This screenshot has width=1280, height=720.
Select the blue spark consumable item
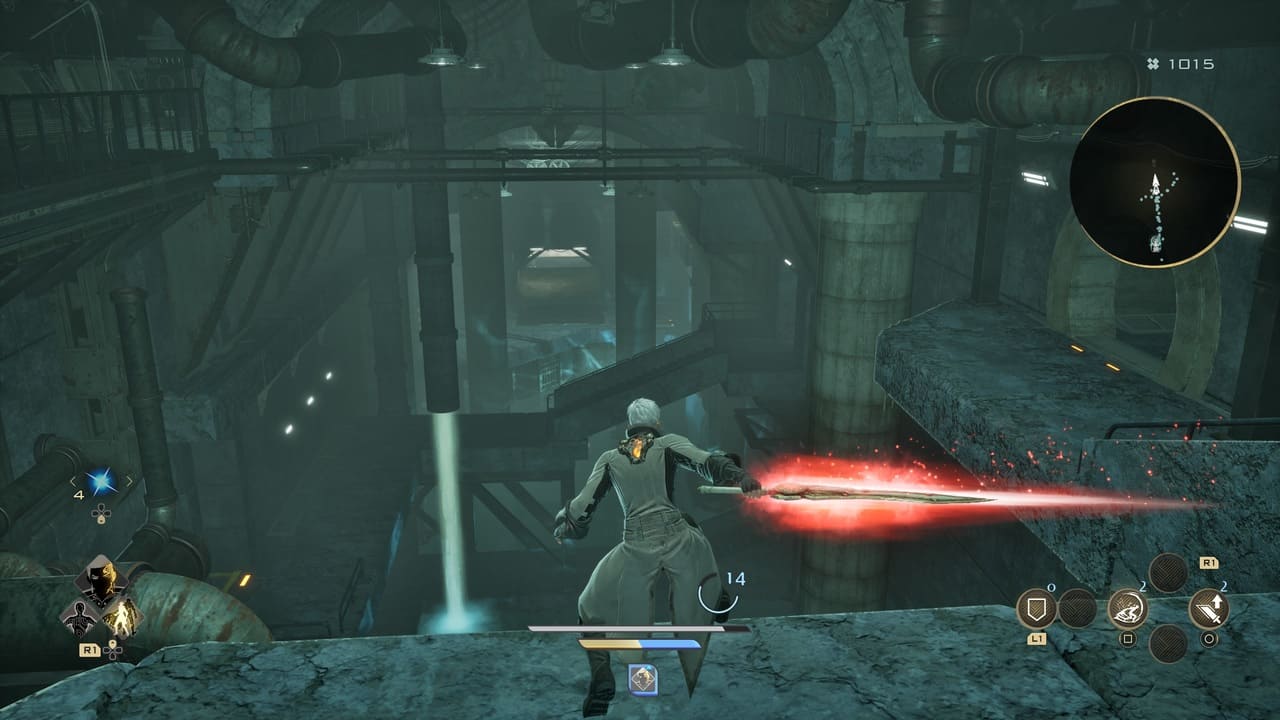pyautogui.click(x=101, y=483)
